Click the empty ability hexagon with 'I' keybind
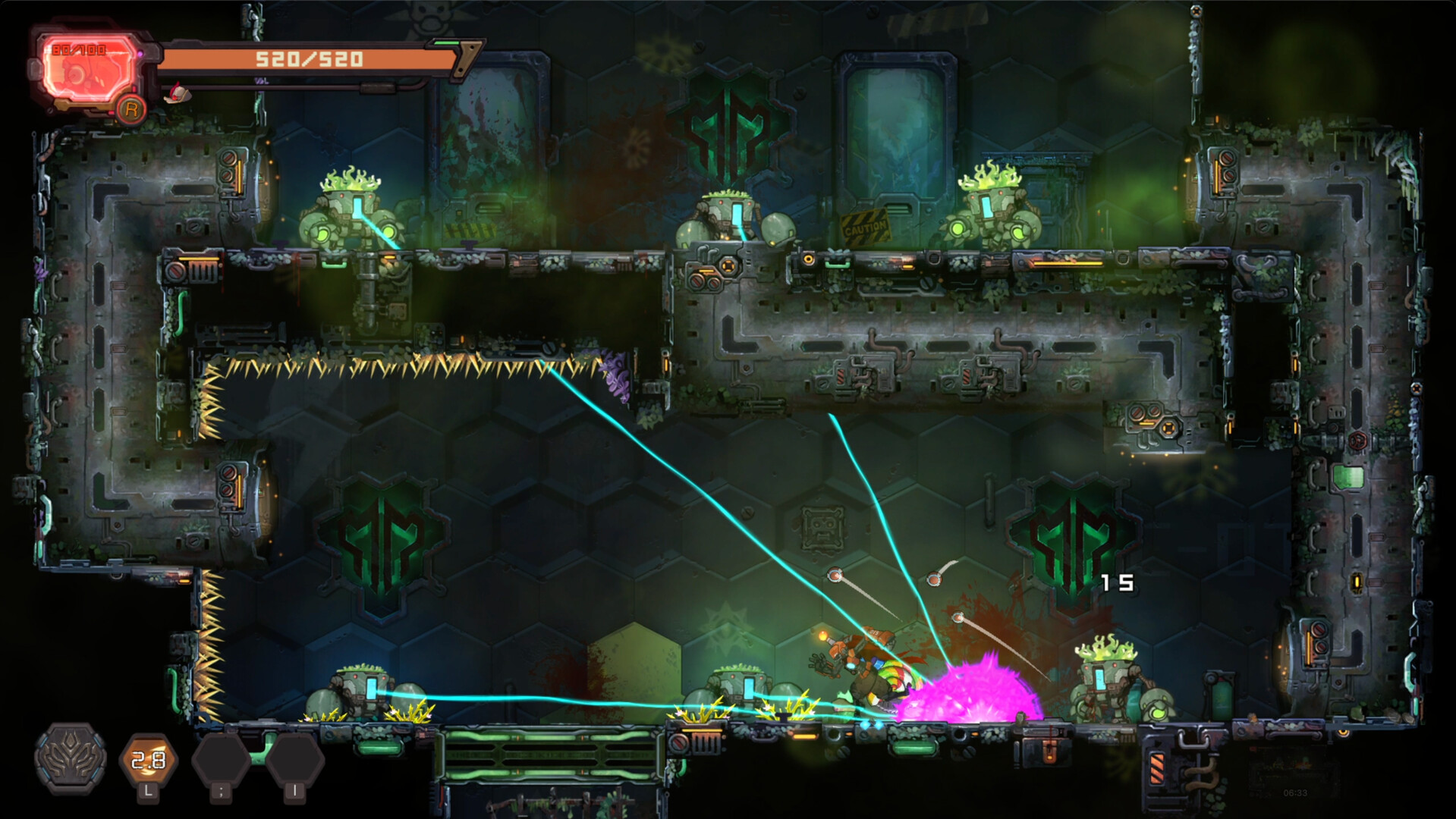Screen dimensions: 1456x819 pos(294,759)
